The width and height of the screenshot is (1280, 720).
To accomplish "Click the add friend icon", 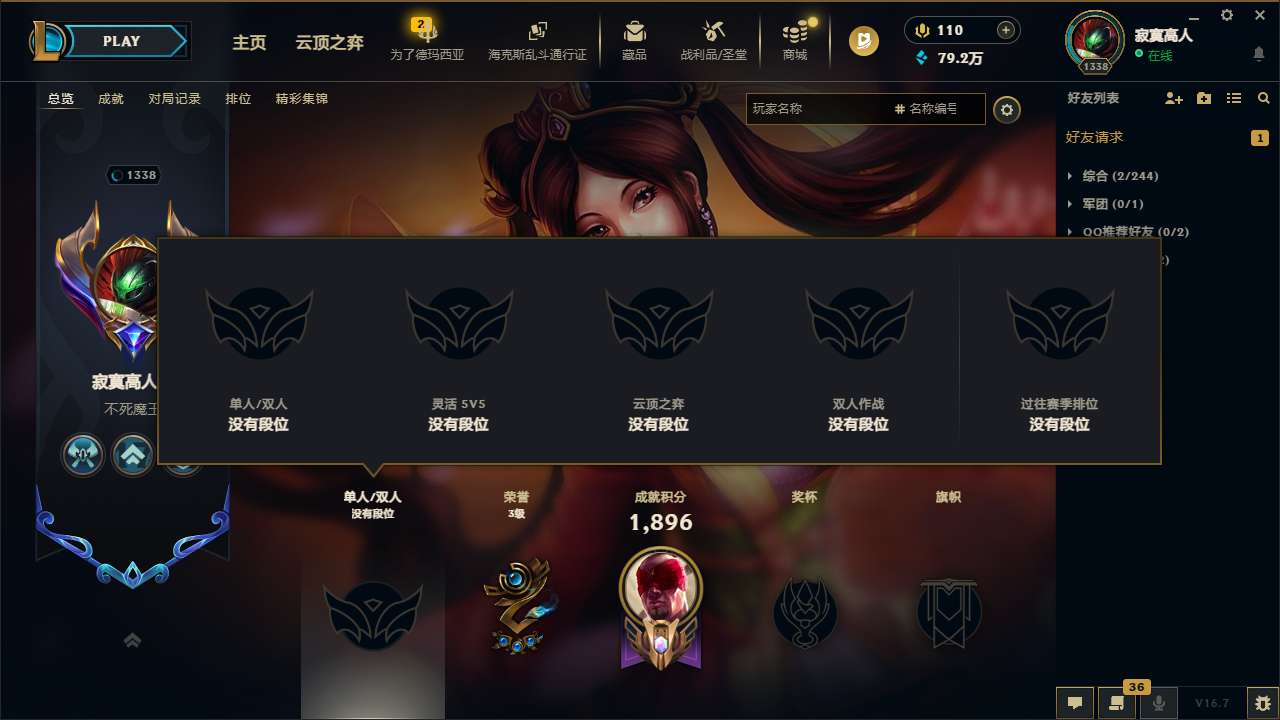I will 1172,98.
